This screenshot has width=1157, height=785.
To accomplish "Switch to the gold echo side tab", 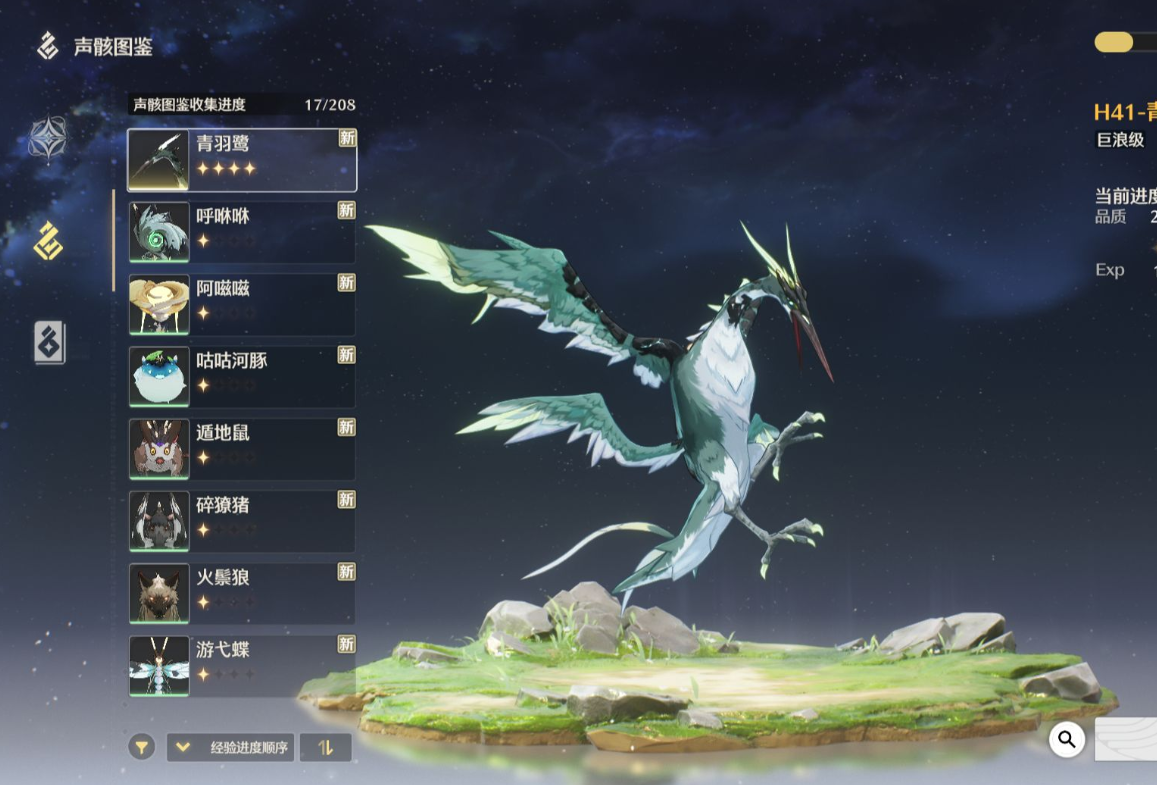I will coord(47,241).
